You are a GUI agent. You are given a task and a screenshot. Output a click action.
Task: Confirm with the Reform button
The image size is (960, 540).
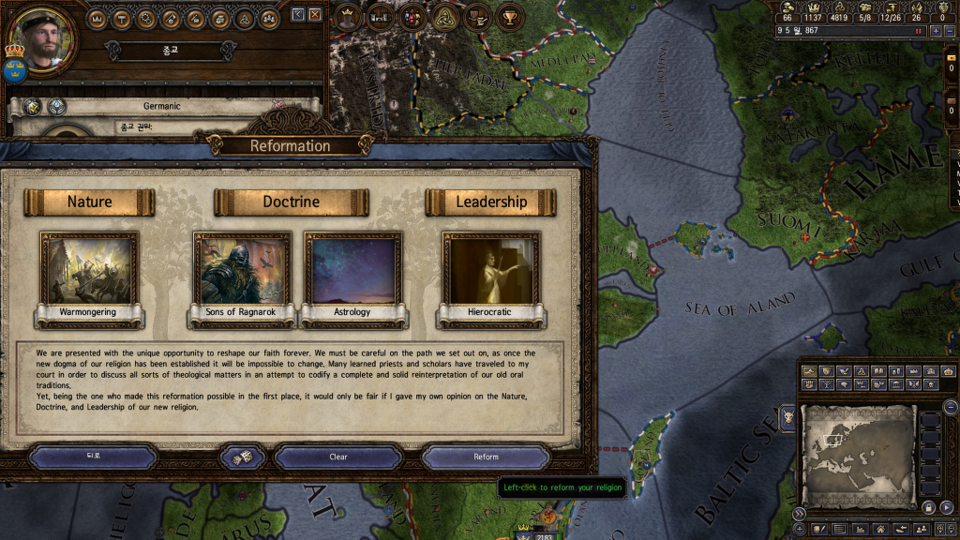pyautogui.click(x=485, y=457)
